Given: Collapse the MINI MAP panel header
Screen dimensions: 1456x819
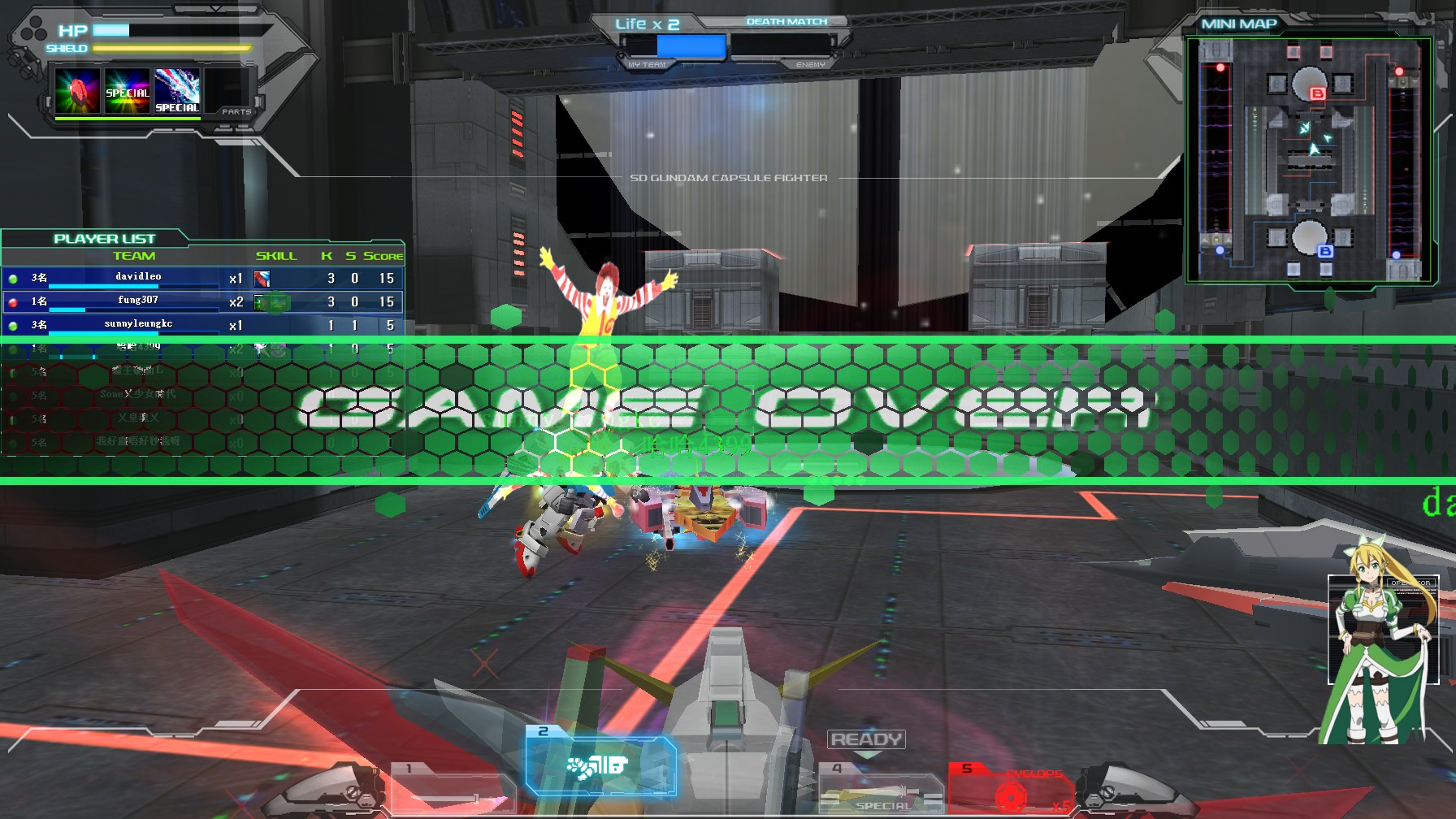Looking at the screenshot, I should pos(1237,24).
